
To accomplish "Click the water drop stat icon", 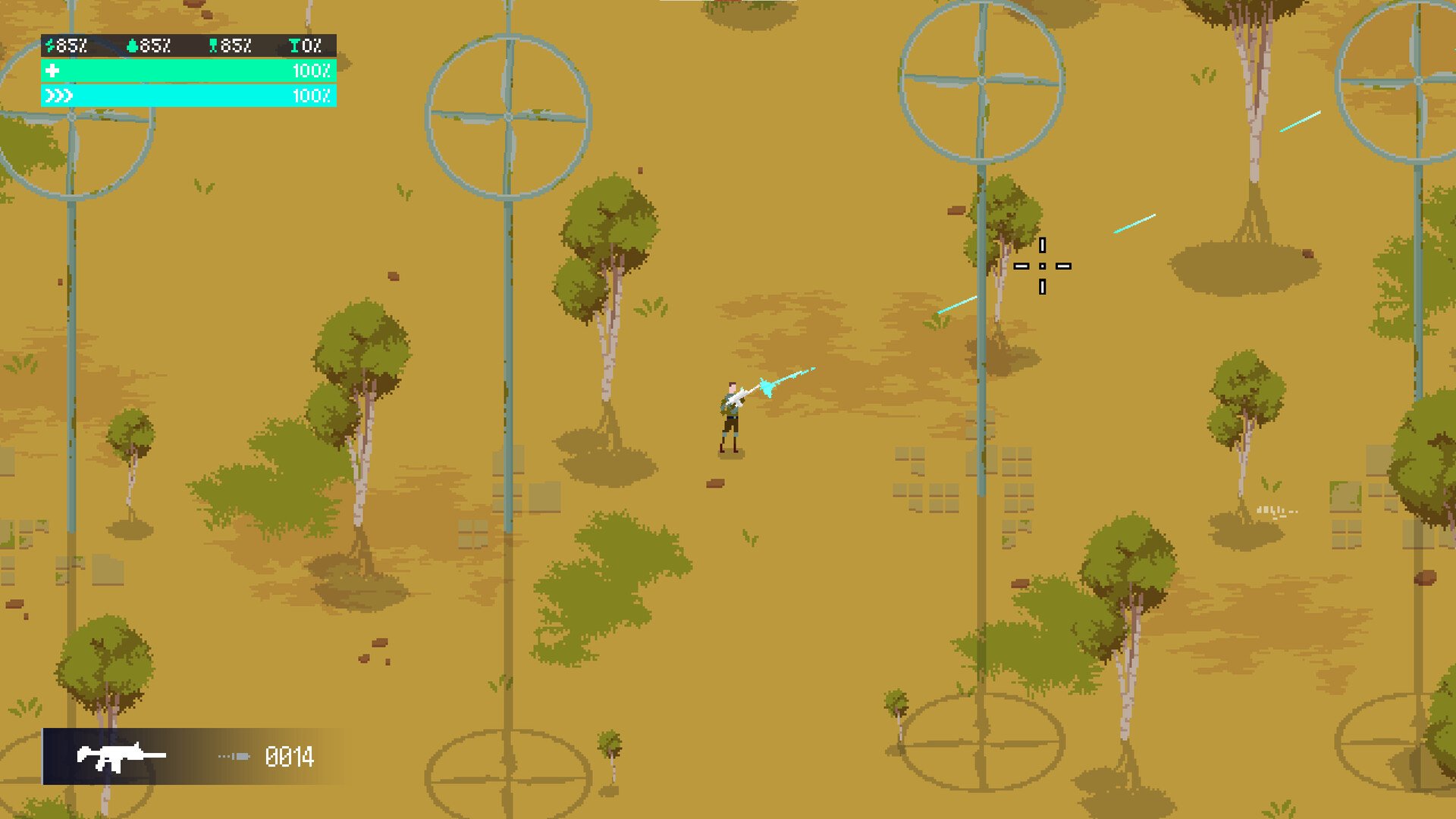I will pyautogui.click(x=130, y=45).
